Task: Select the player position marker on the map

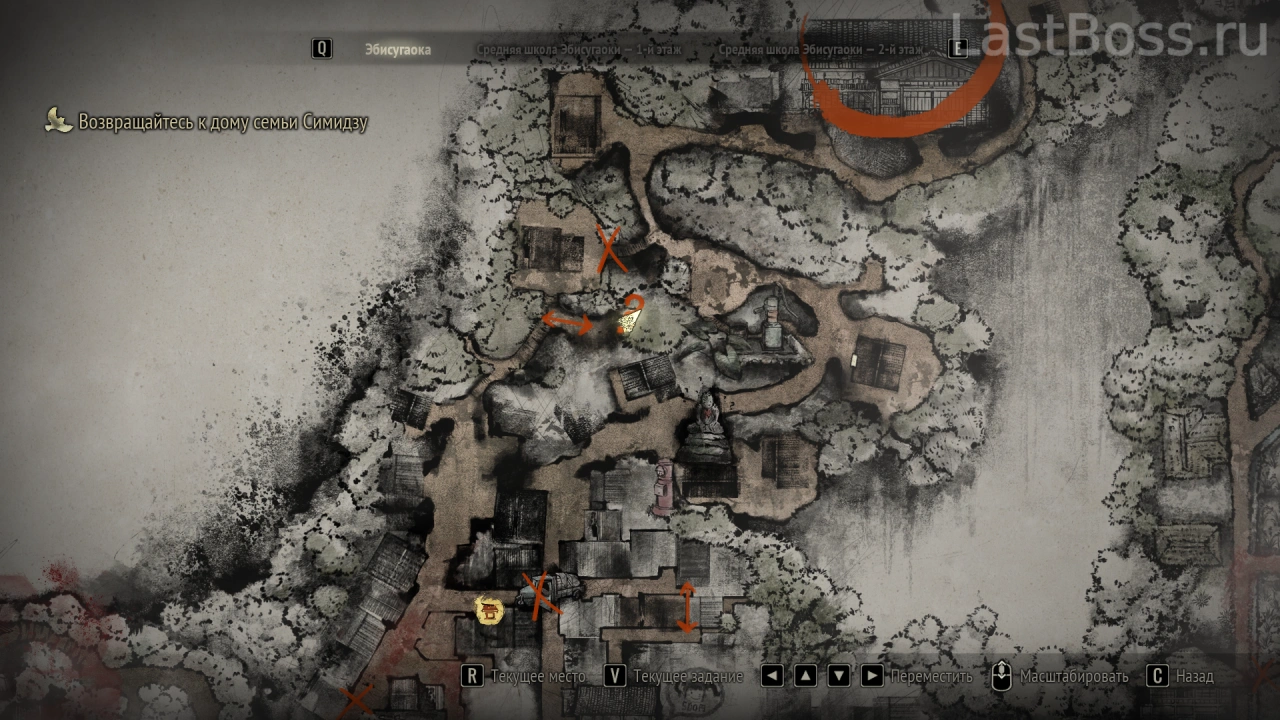Action: [x=629, y=319]
